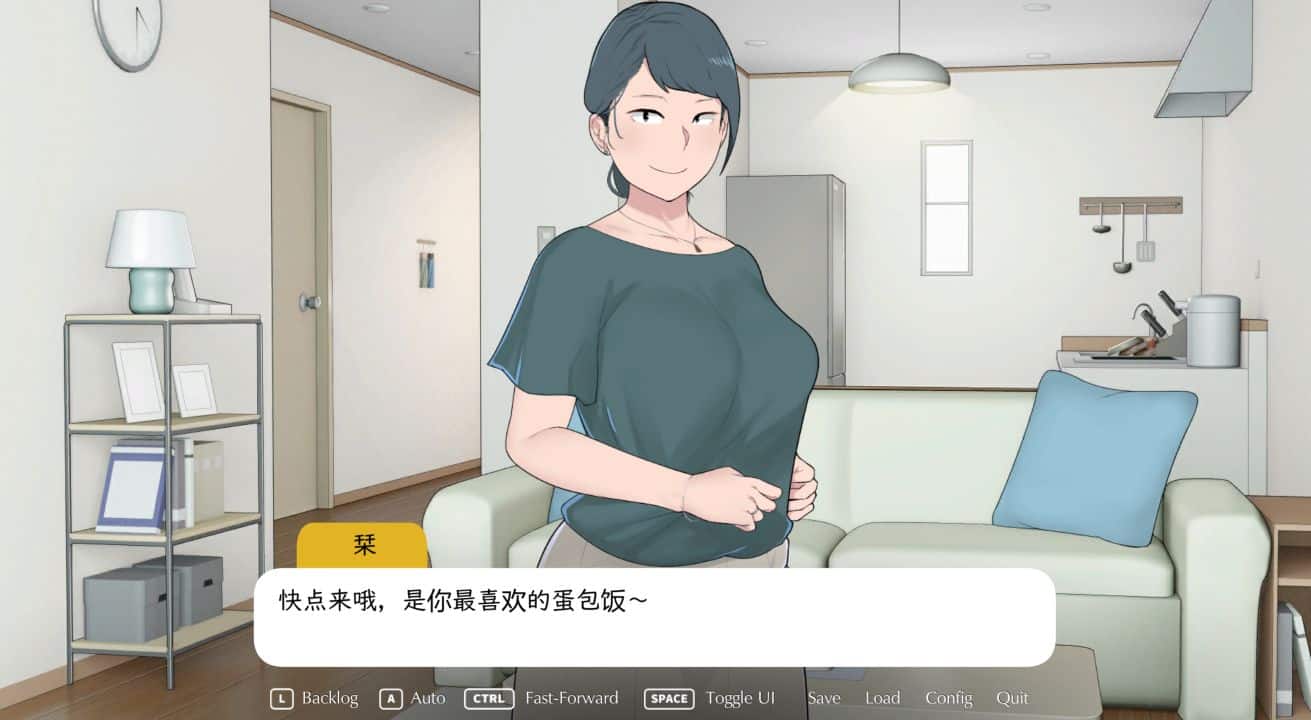Viewport: 1311px width, 720px height.
Task: Click the yellow name box showing 栞
Action: [363, 546]
